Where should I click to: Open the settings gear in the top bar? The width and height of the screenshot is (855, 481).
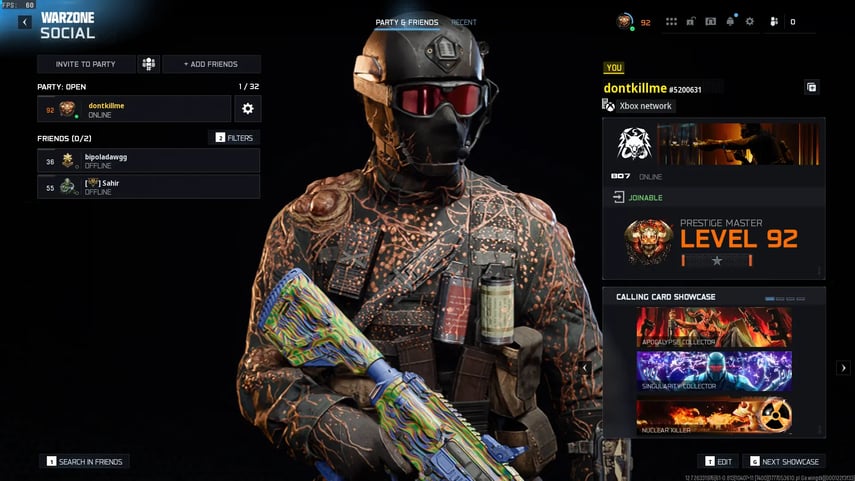[x=750, y=21]
